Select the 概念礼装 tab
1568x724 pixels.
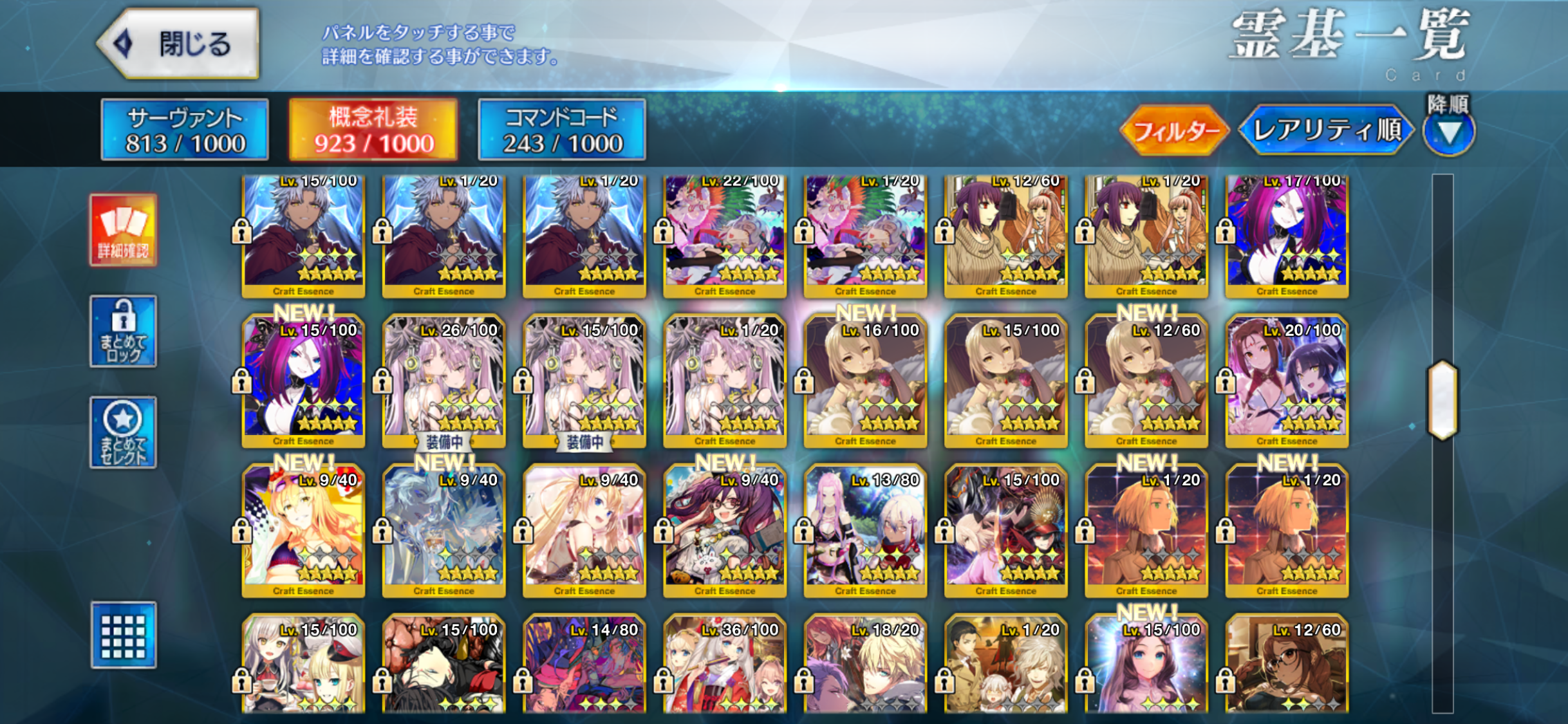click(x=373, y=129)
